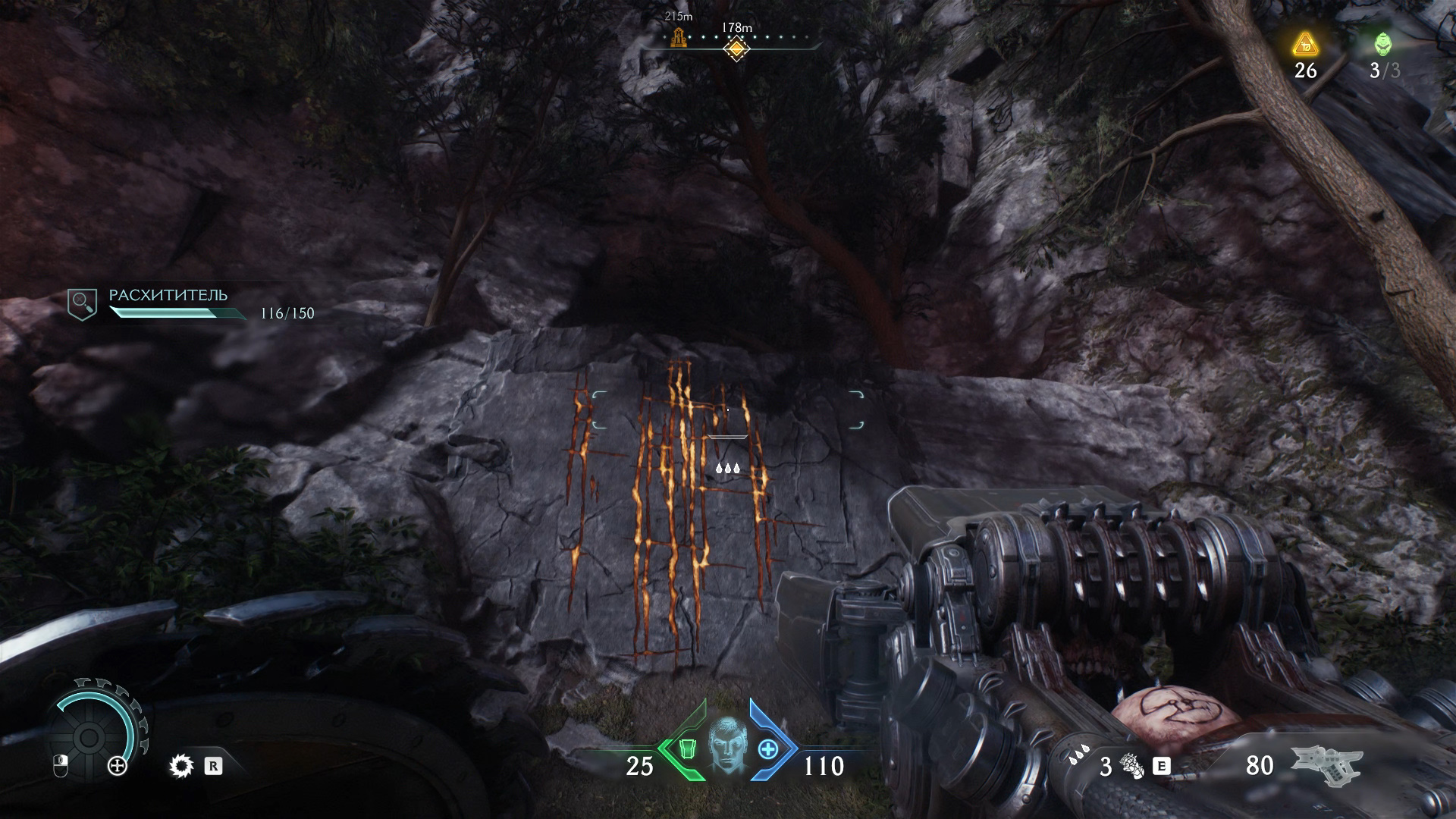Click the equipped gun weapon icon
Screen dimensions: 1456x819
pyautogui.click(x=1327, y=764)
